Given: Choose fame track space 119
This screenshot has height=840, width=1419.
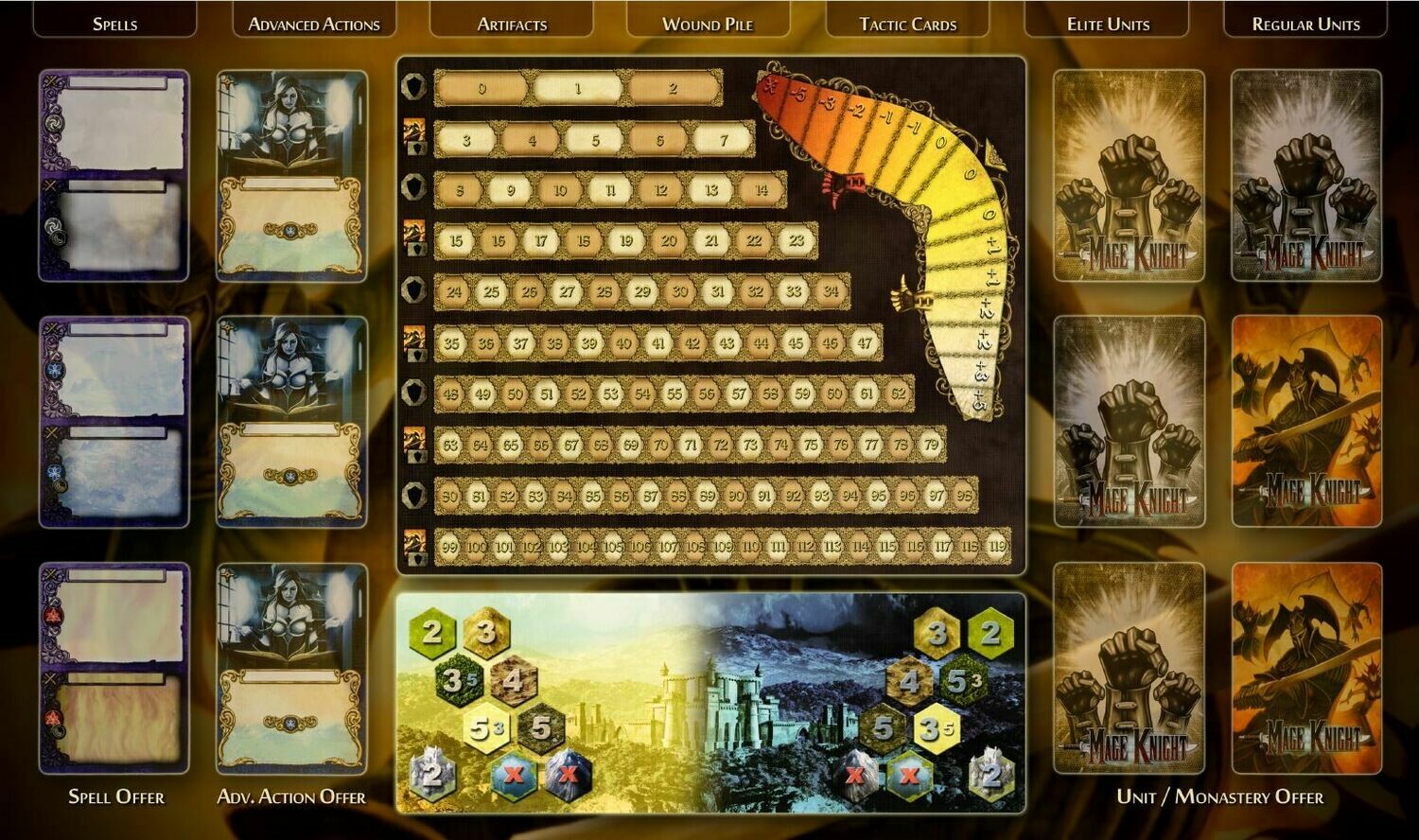Looking at the screenshot, I should 997,547.
